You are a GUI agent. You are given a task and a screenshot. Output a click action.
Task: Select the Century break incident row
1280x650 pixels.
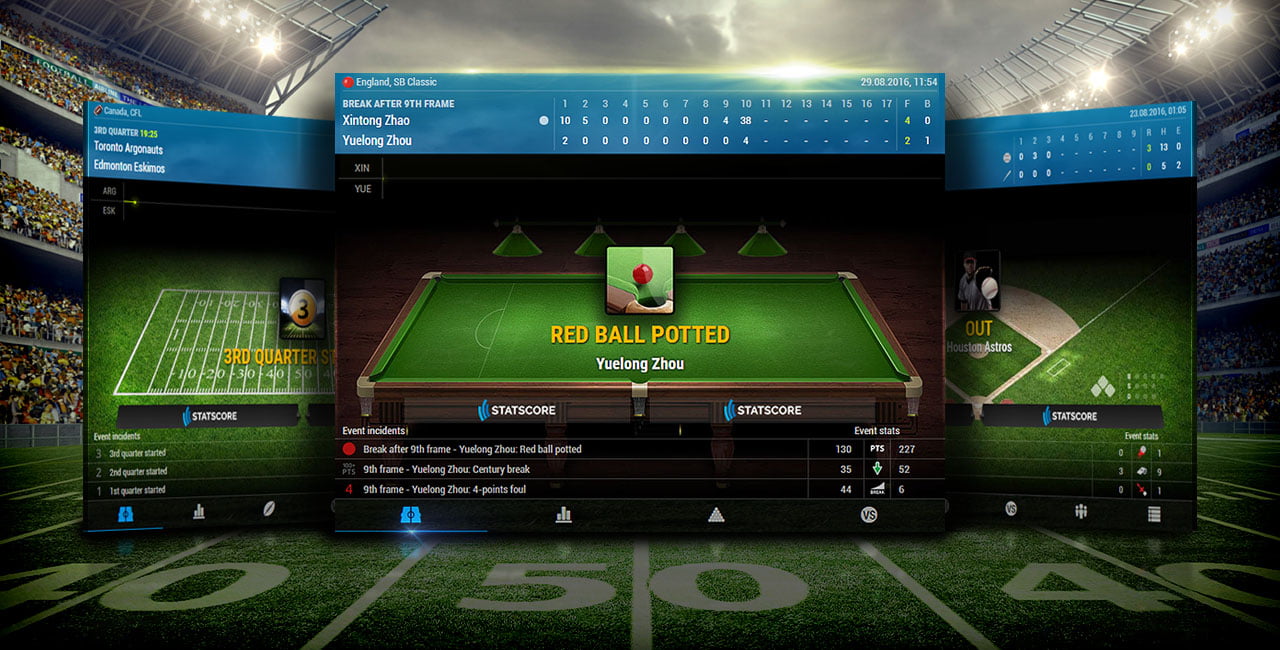pyautogui.click(x=570, y=469)
